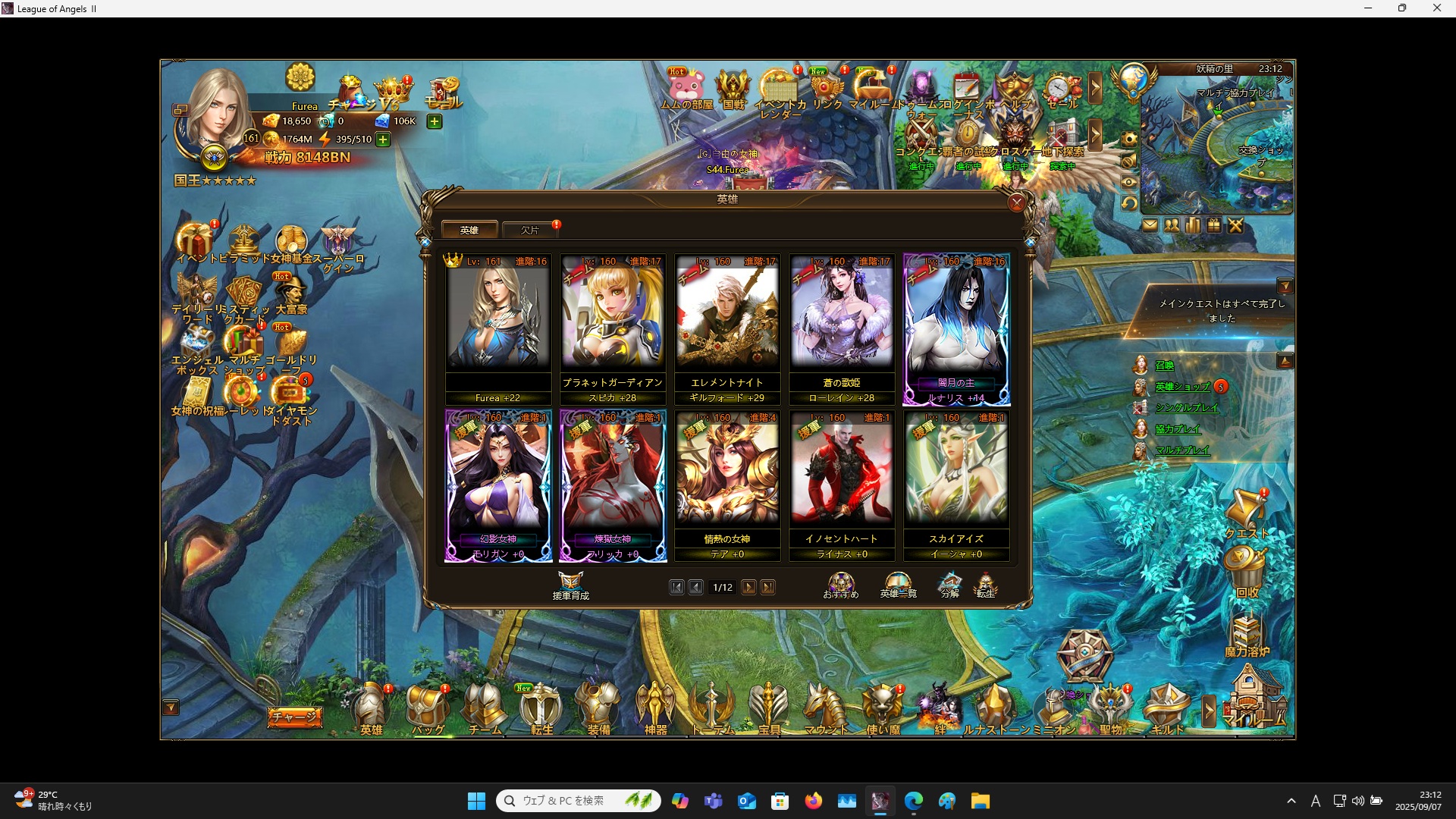
Task: Open 援軍育成 reinforcement training
Action: [x=570, y=585]
